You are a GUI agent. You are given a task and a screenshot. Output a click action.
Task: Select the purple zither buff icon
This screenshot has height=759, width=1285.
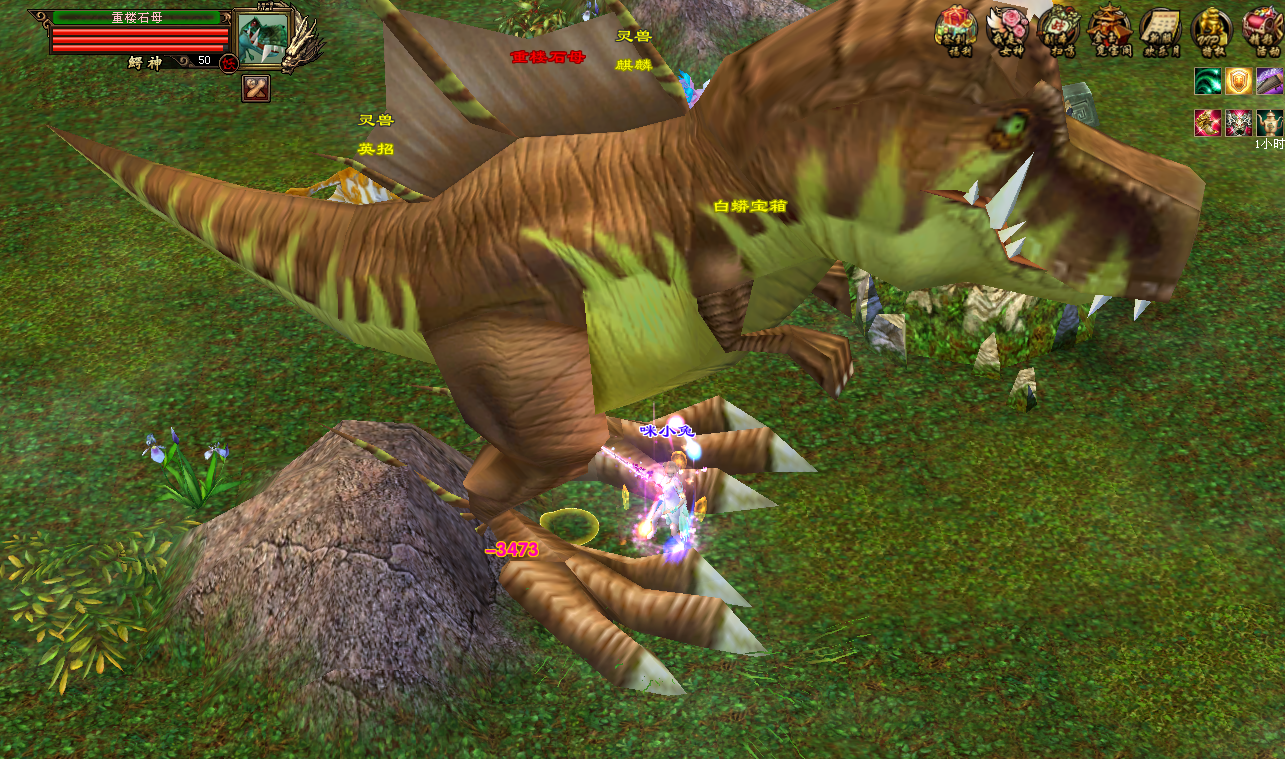pyautogui.click(x=1269, y=81)
